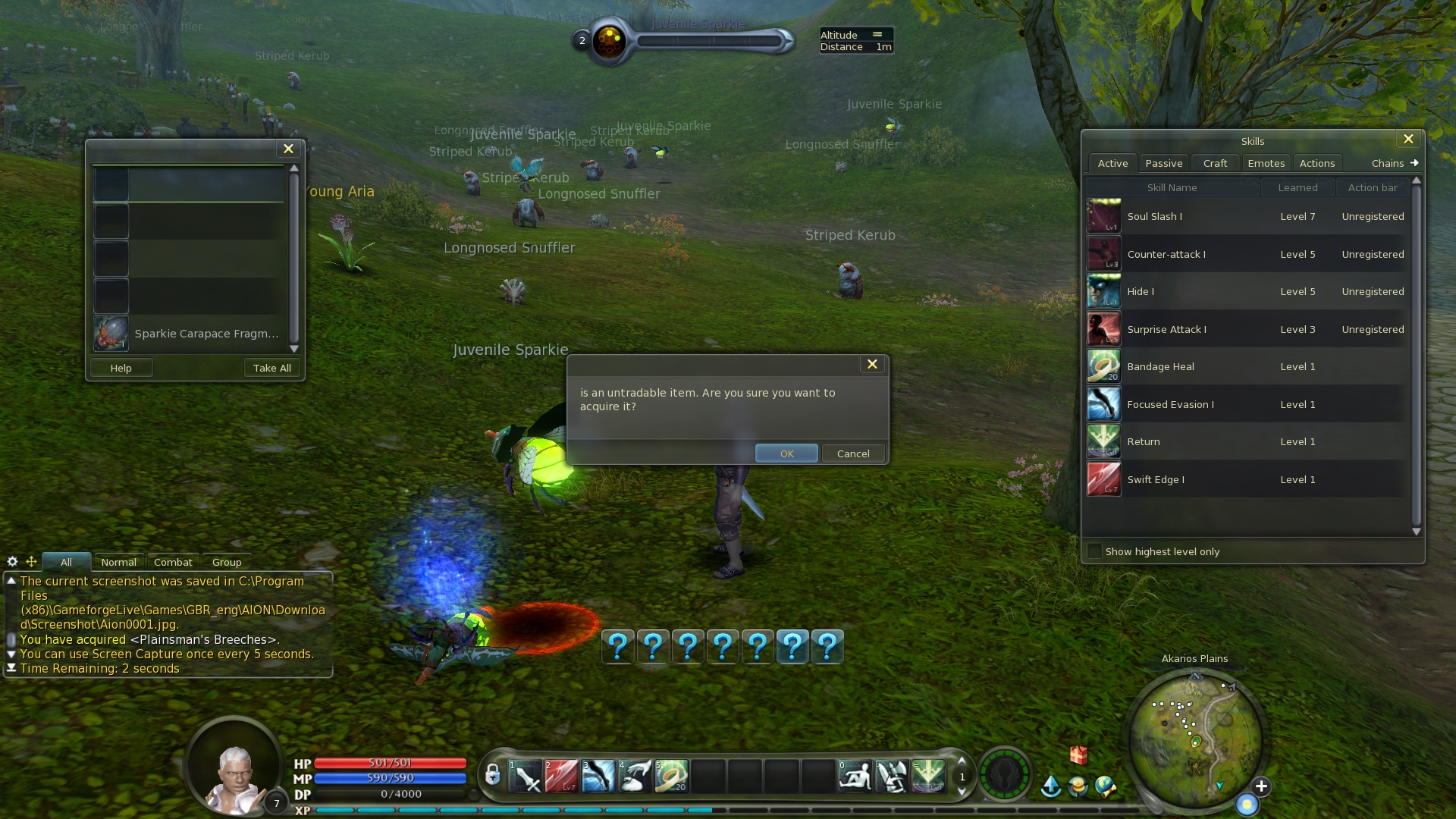1456x819 pixels.
Task: Switch to the Actions tab
Action: point(1316,163)
